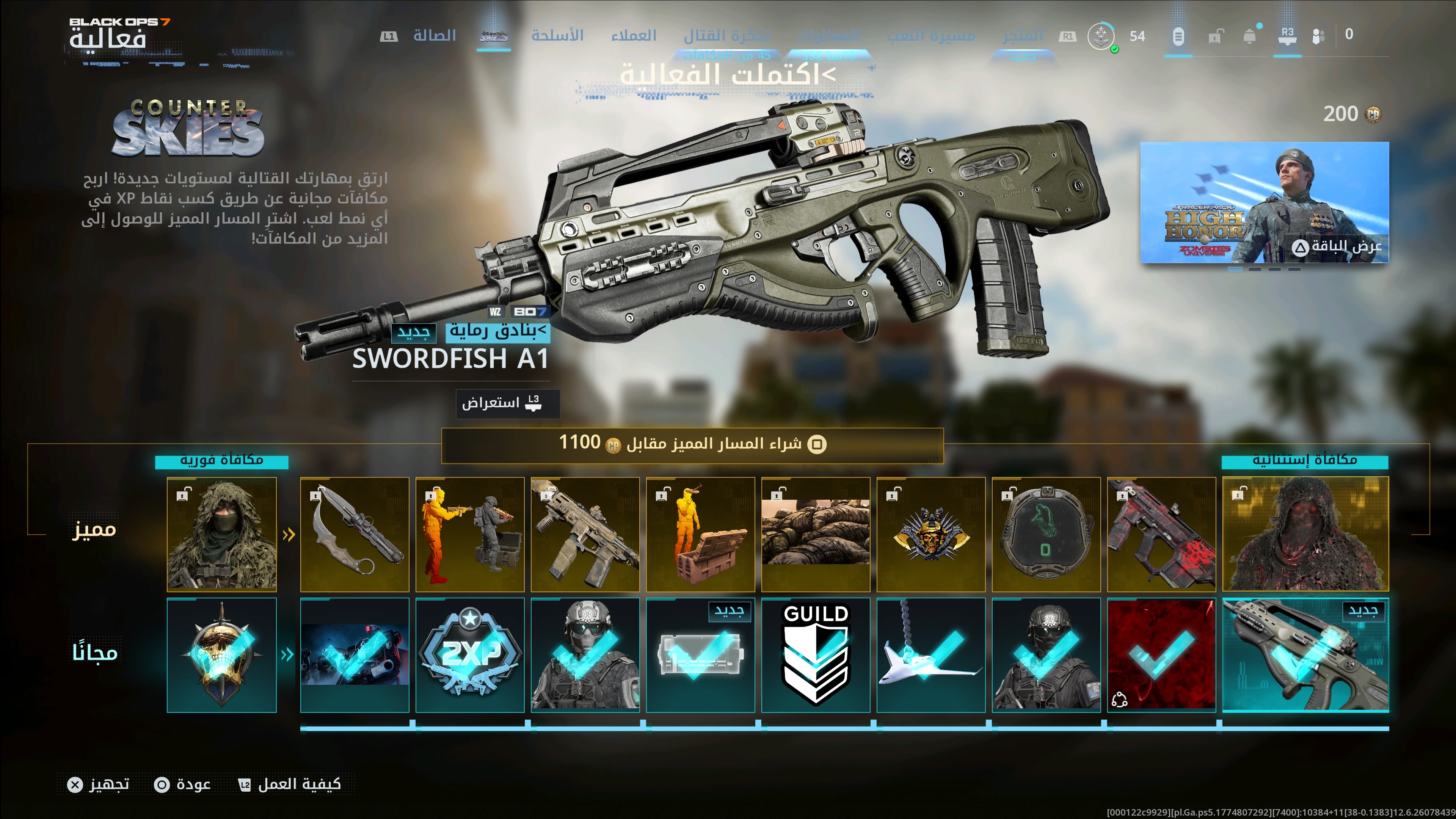The image size is (1456, 819).
Task: Select the golden skull emblem free reward
Action: pyautogui.click(x=221, y=654)
